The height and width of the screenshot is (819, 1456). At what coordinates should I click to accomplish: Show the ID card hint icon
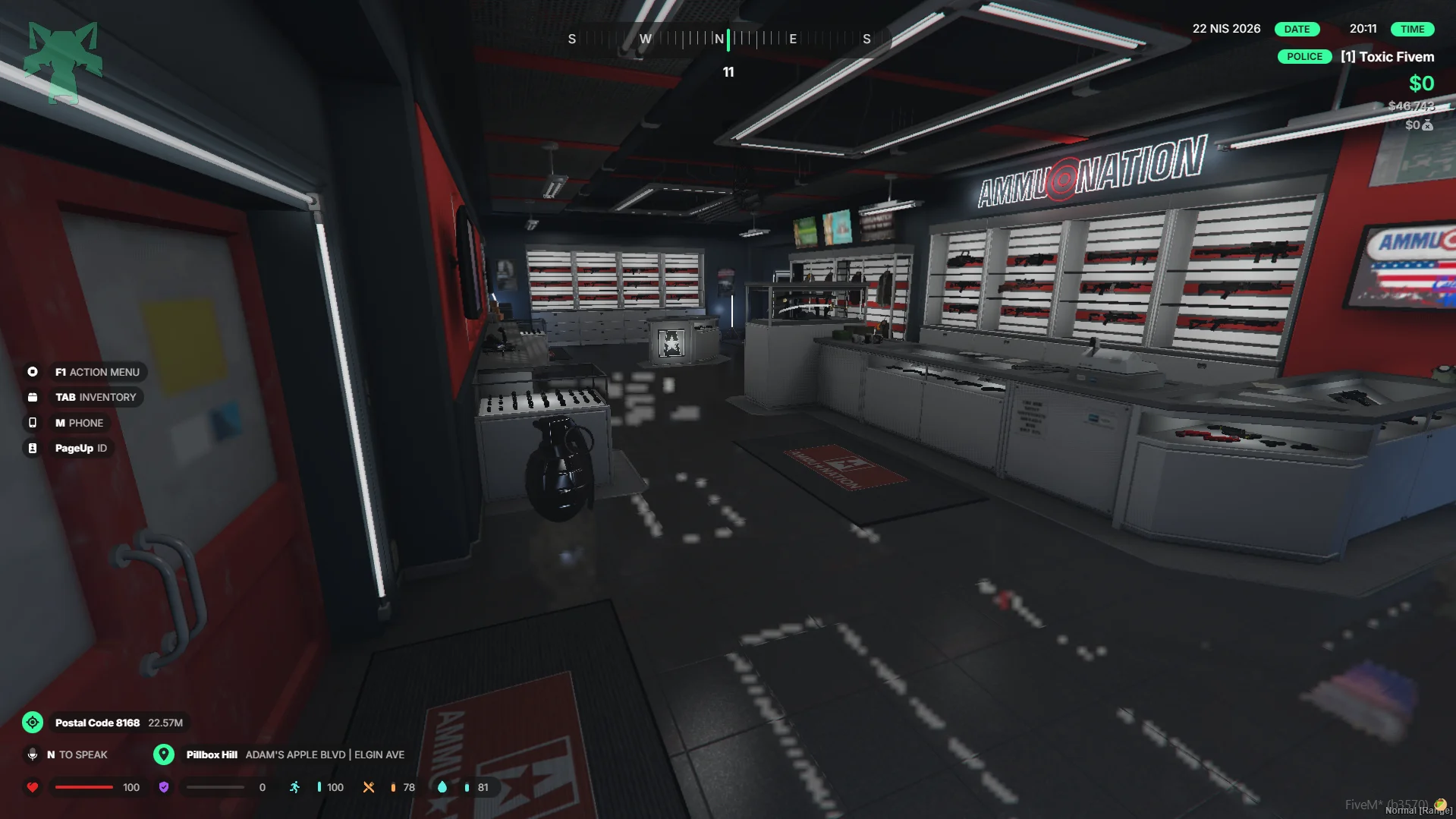[x=33, y=449]
